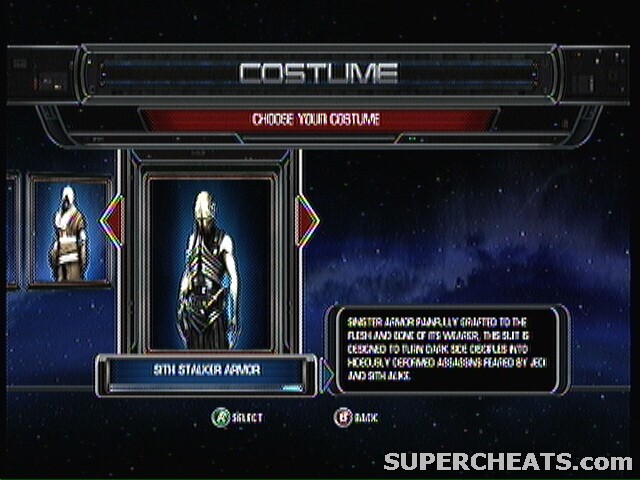640x480 pixels.
Task: Click the right arrow to see next costume
Action: 307,221
